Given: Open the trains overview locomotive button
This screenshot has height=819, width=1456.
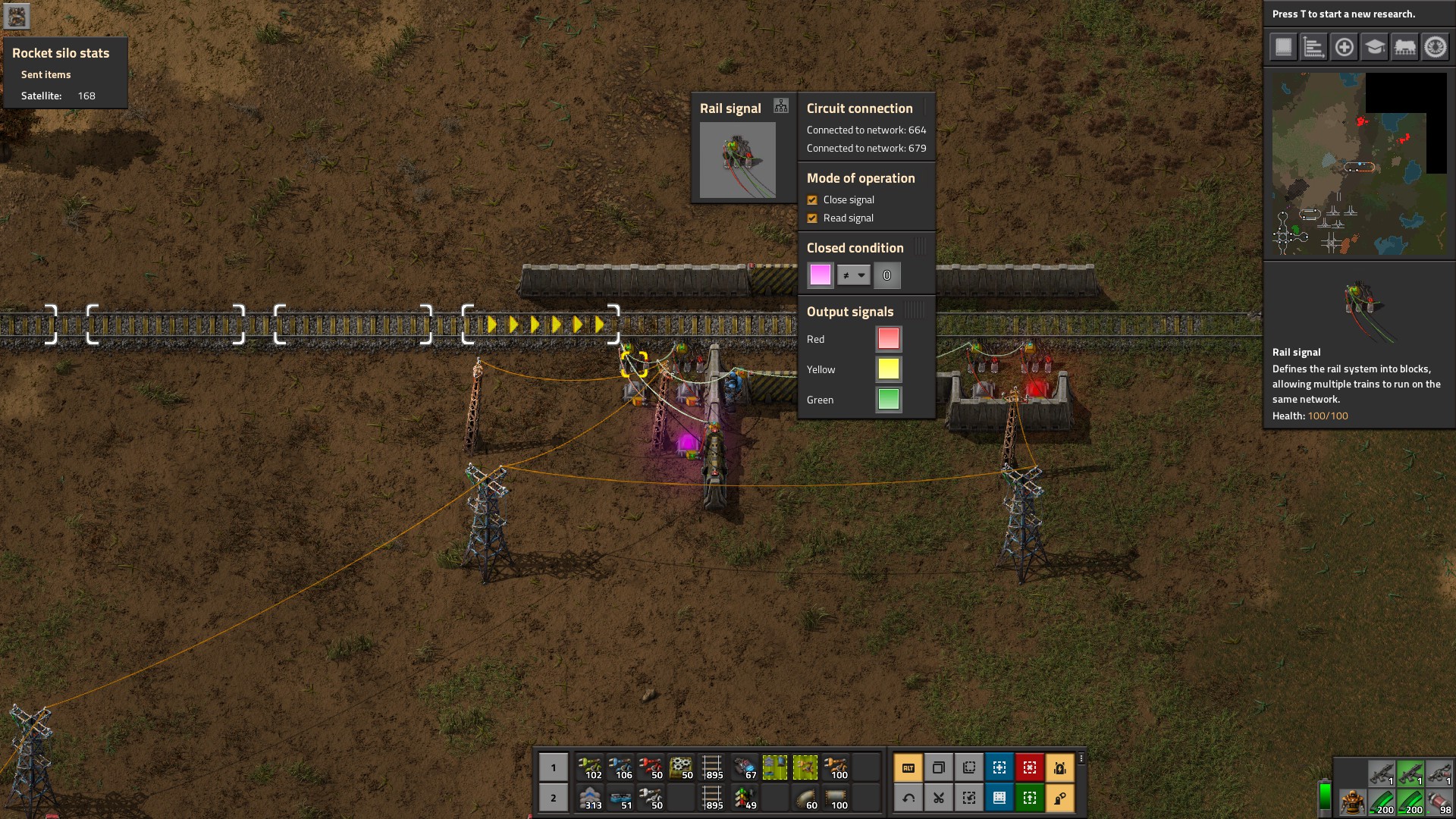Looking at the screenshot, I should click(1404, 47).
